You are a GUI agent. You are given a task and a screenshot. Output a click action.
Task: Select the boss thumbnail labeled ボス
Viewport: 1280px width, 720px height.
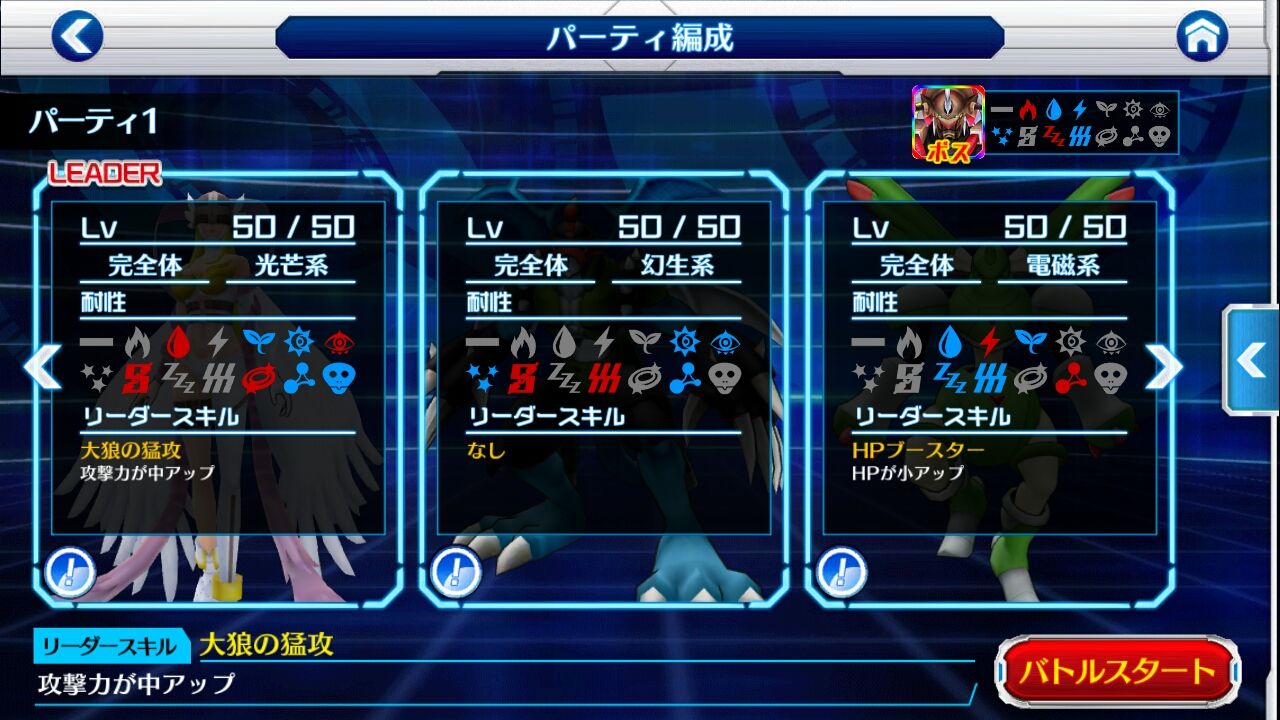[x=945, y=122]
